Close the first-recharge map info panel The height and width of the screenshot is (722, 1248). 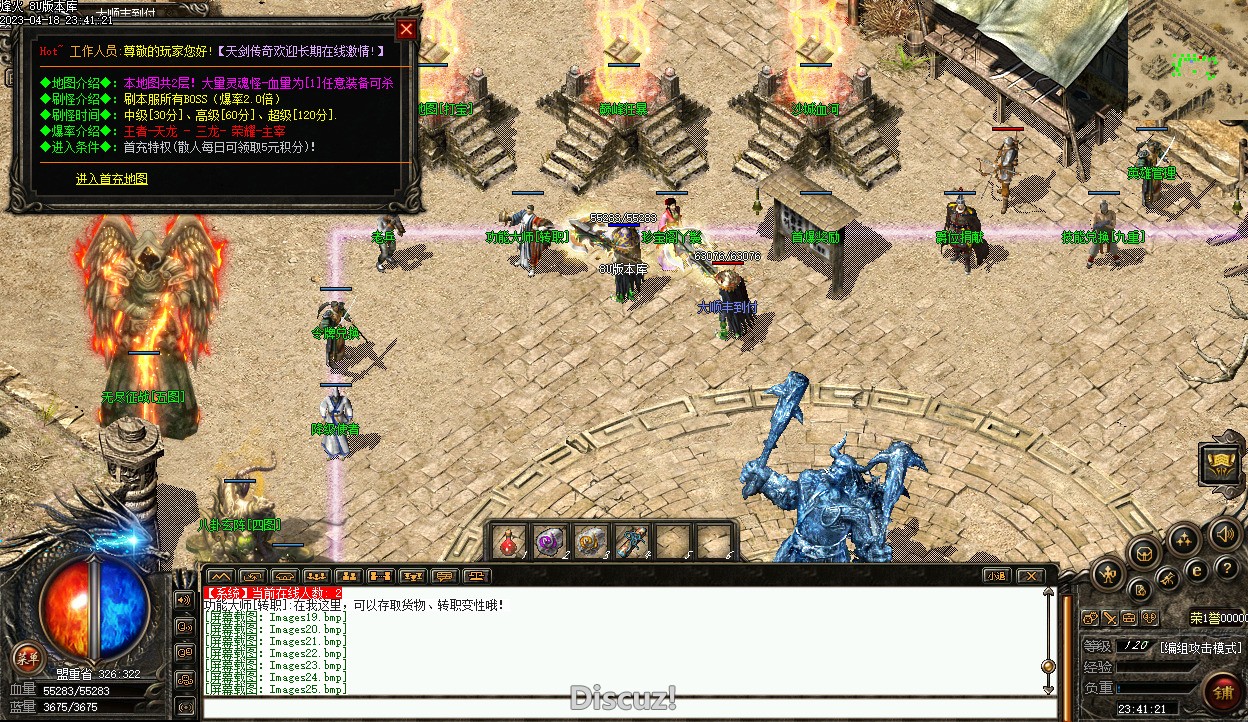(406, 29)
